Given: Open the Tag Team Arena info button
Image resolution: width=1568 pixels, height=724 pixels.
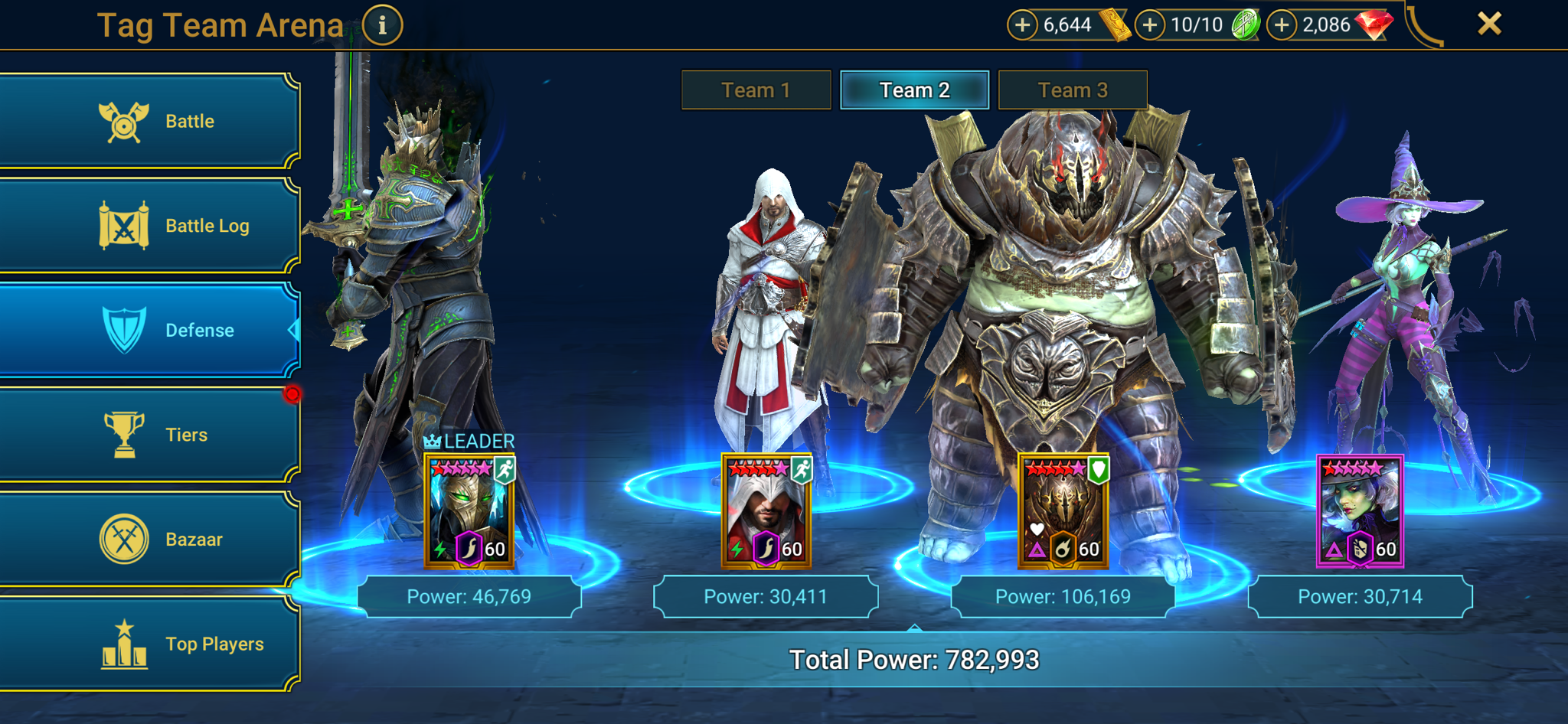Looking at the screenshot, I should pos(382,25).
